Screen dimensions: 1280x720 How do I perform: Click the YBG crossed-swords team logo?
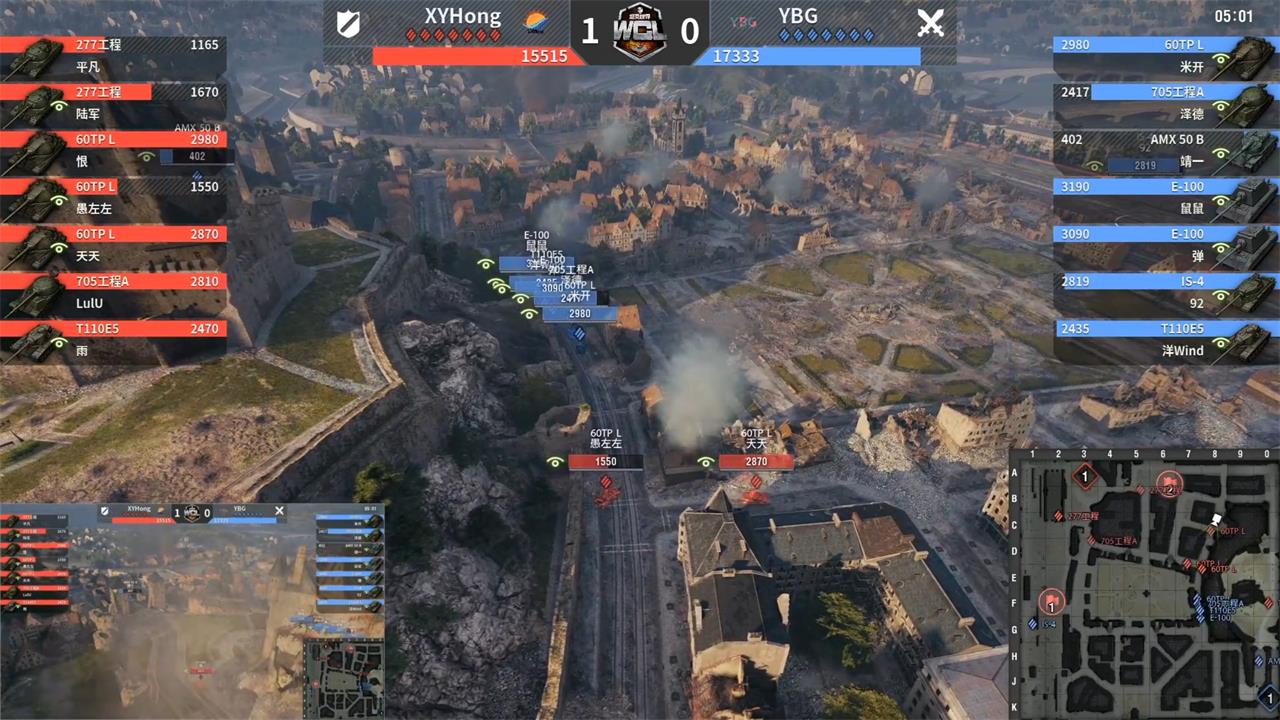point(930,23)
